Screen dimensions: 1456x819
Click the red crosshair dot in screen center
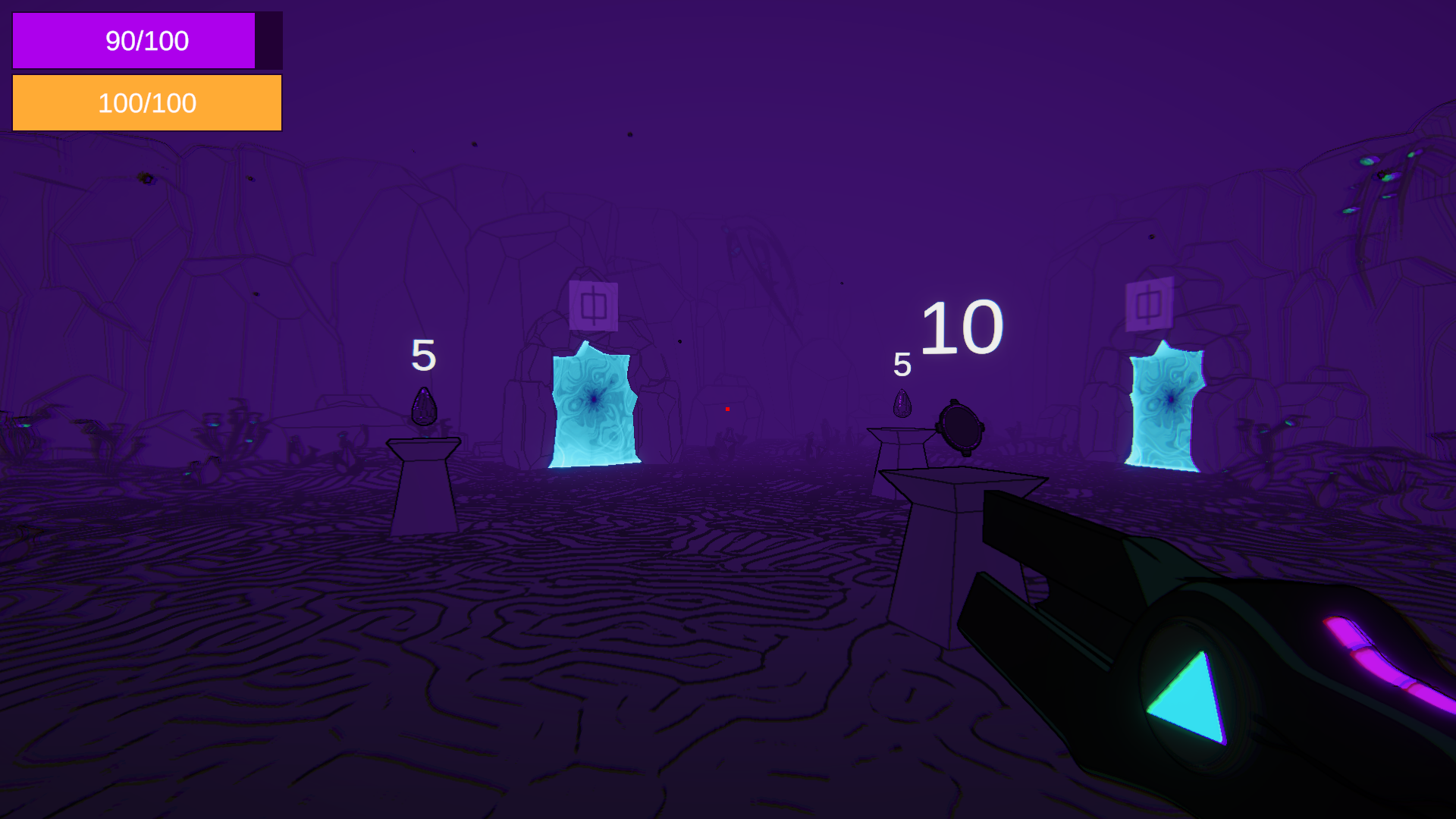(x=727, y=409)
